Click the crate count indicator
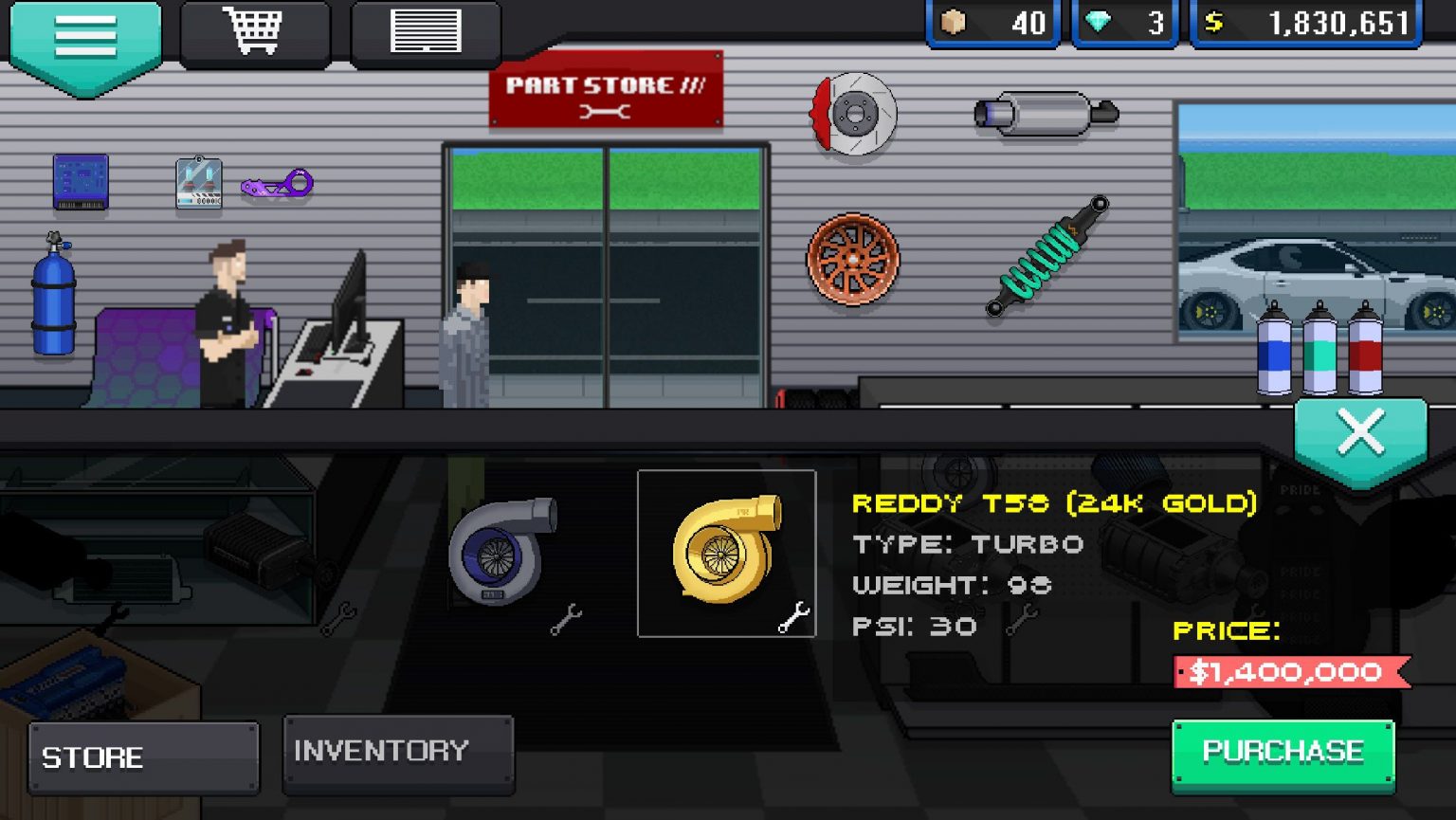 992,23
